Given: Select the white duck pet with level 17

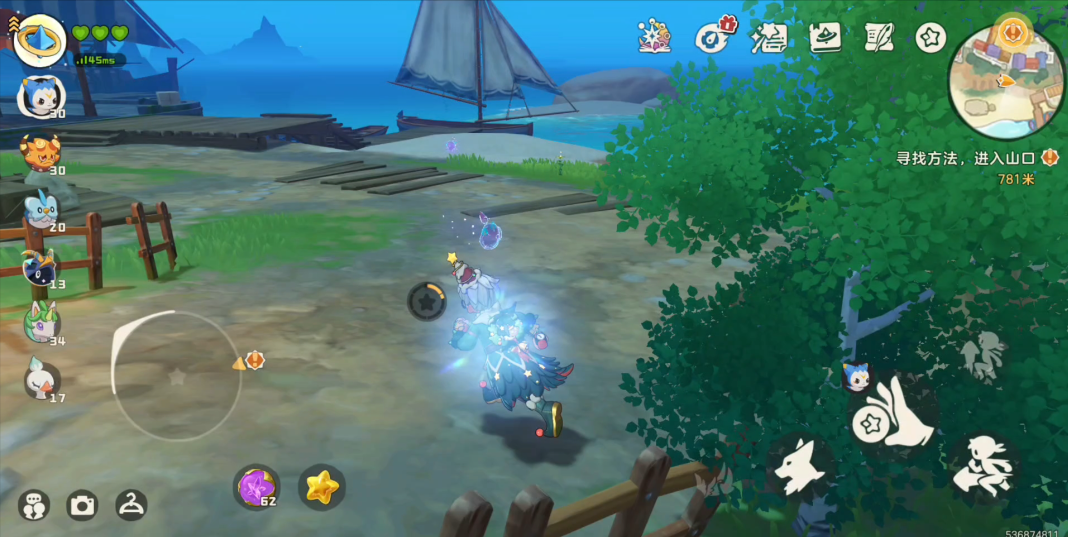Looking at the screenshot, I should pos(41,379).
